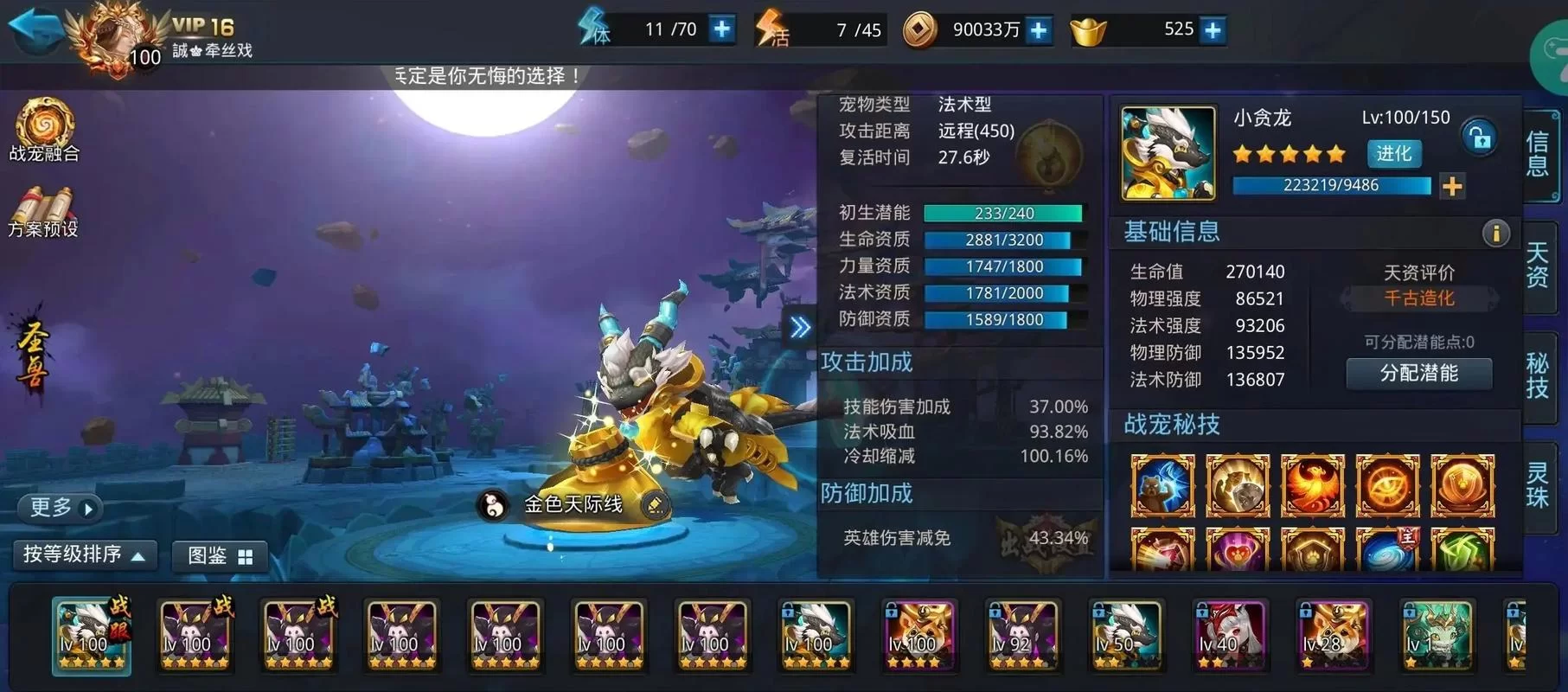
Task: Select the bear lightning secret skill icon
Action: (x=1163, y=484)
